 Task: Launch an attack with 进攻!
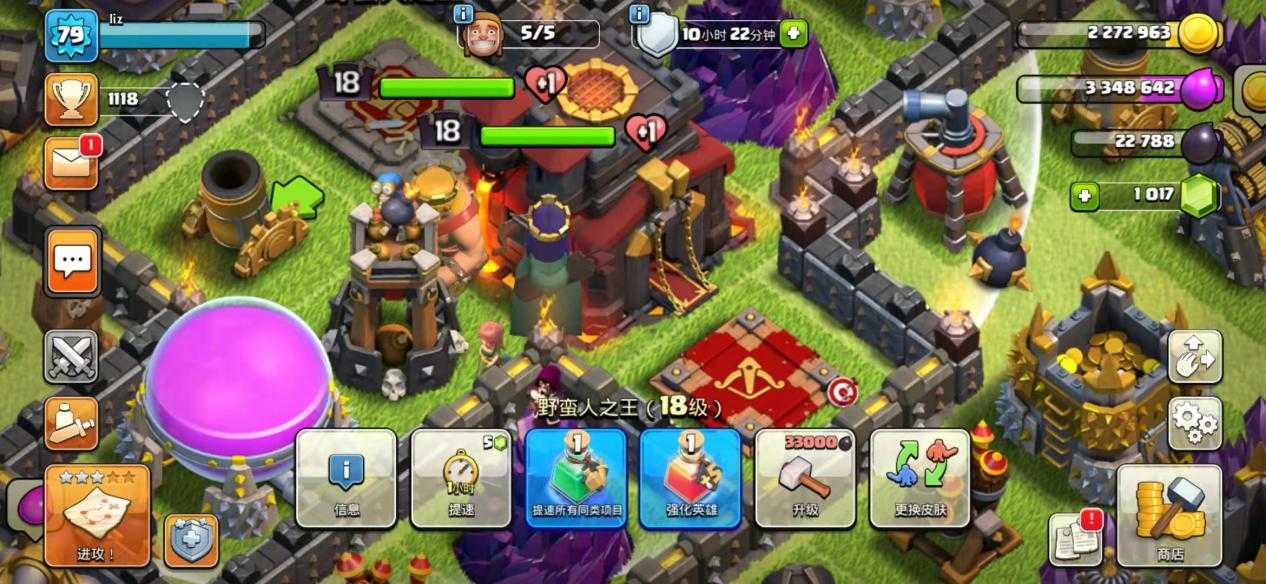[96, 514]
